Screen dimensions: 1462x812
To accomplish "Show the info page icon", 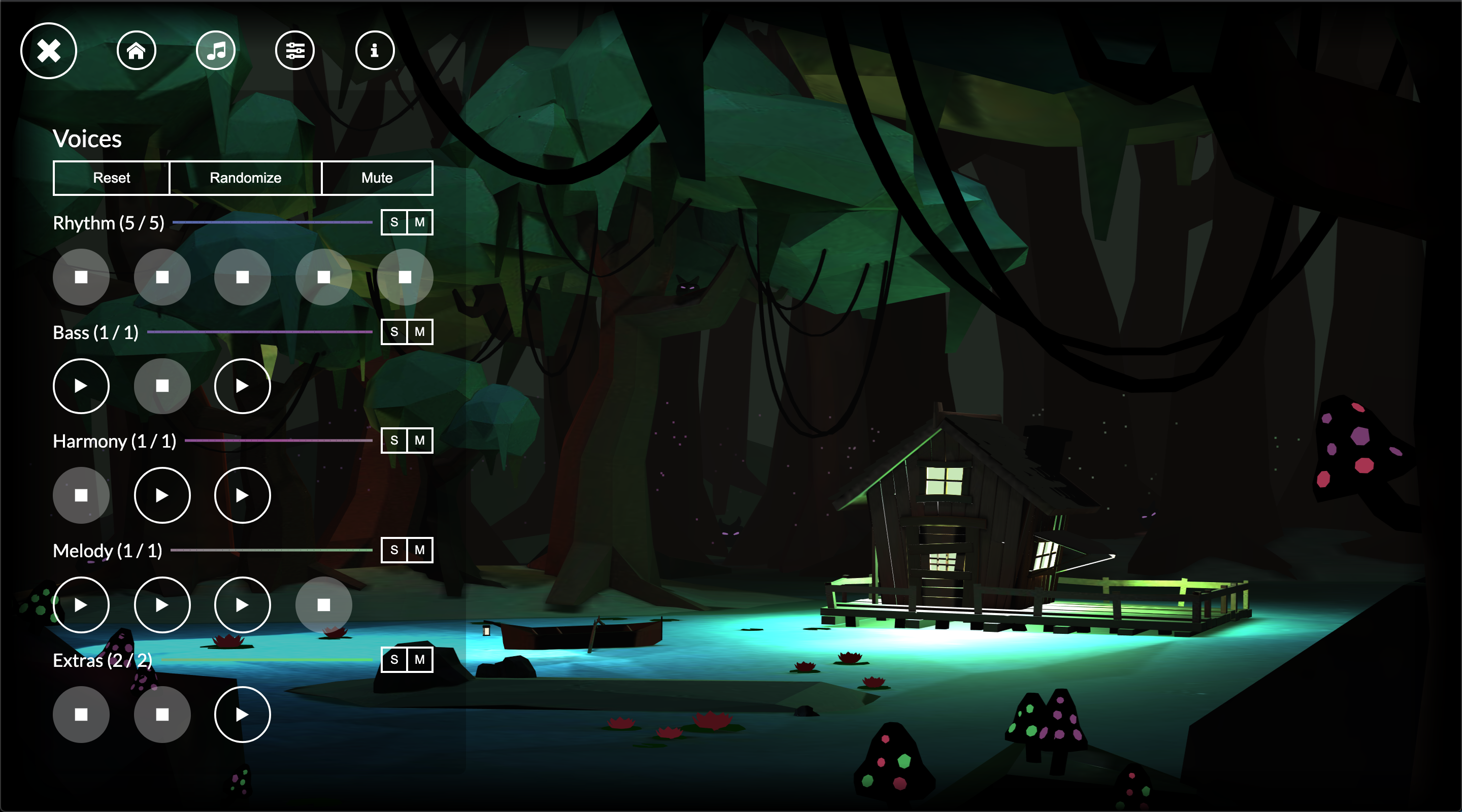I will (x=375, y=51).
